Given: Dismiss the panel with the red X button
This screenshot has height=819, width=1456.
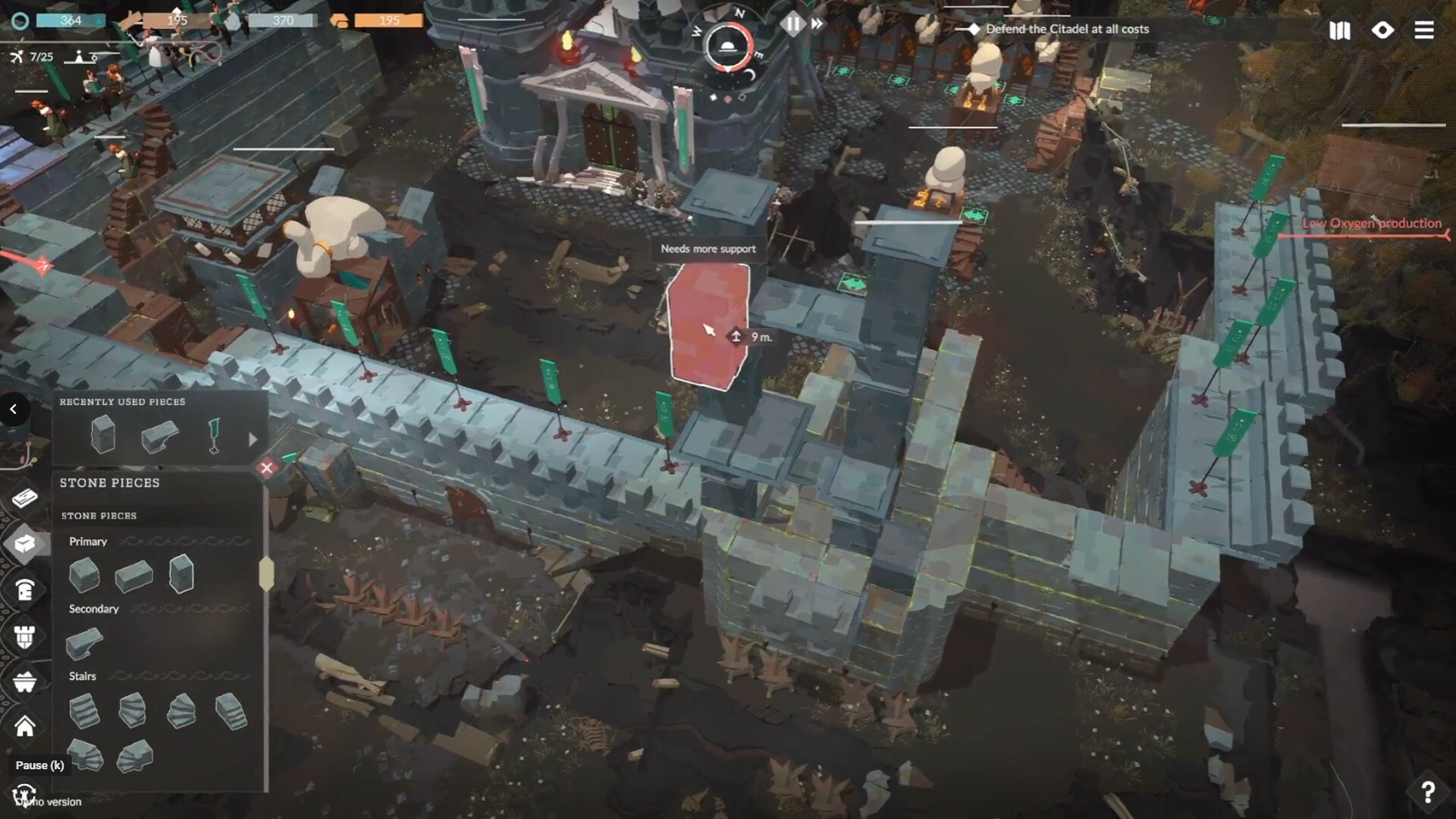Looking at the screenshot, I should pyautogui.click(x=267, y=468).
